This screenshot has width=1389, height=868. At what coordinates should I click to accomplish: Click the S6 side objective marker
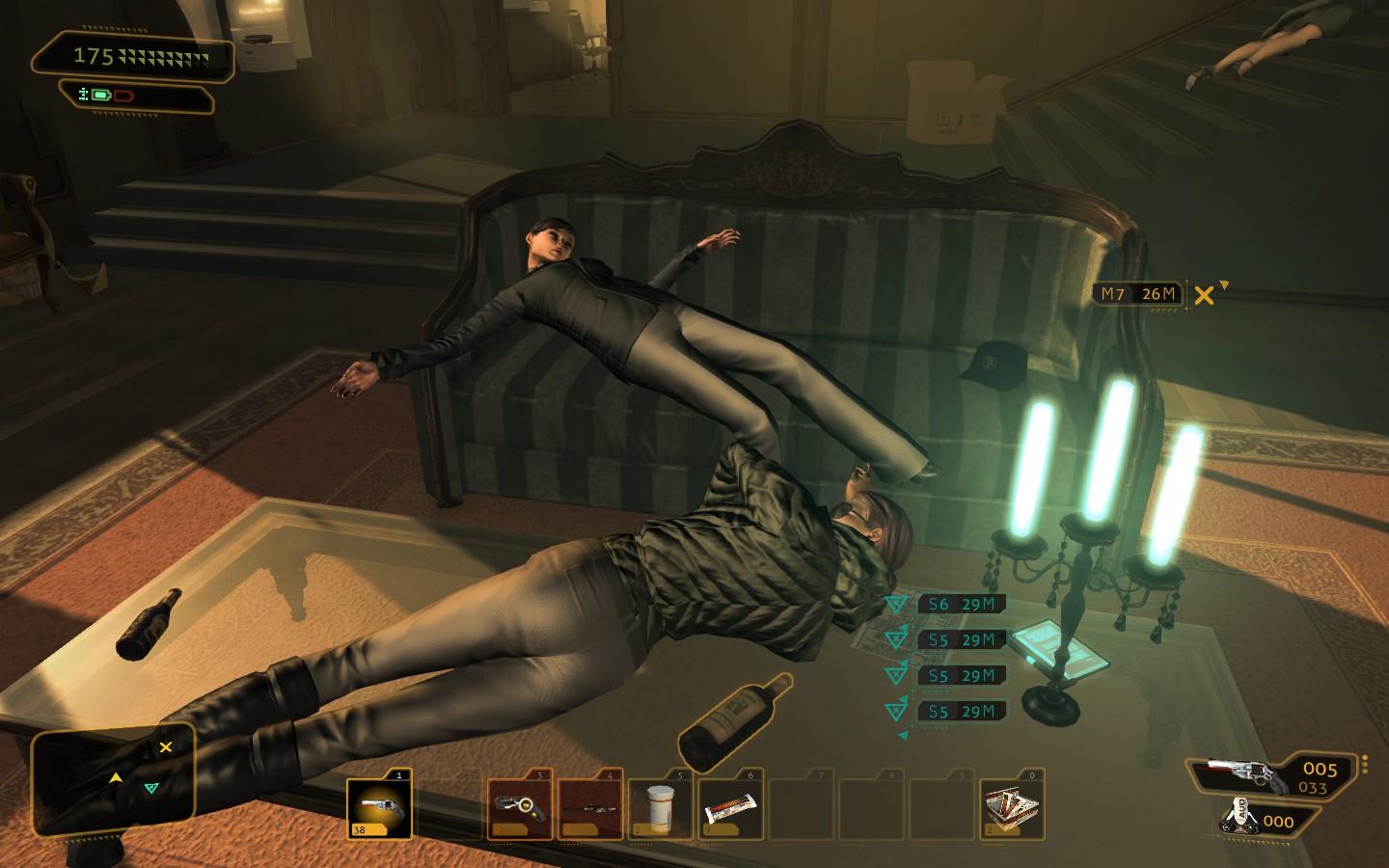point(961,605)
